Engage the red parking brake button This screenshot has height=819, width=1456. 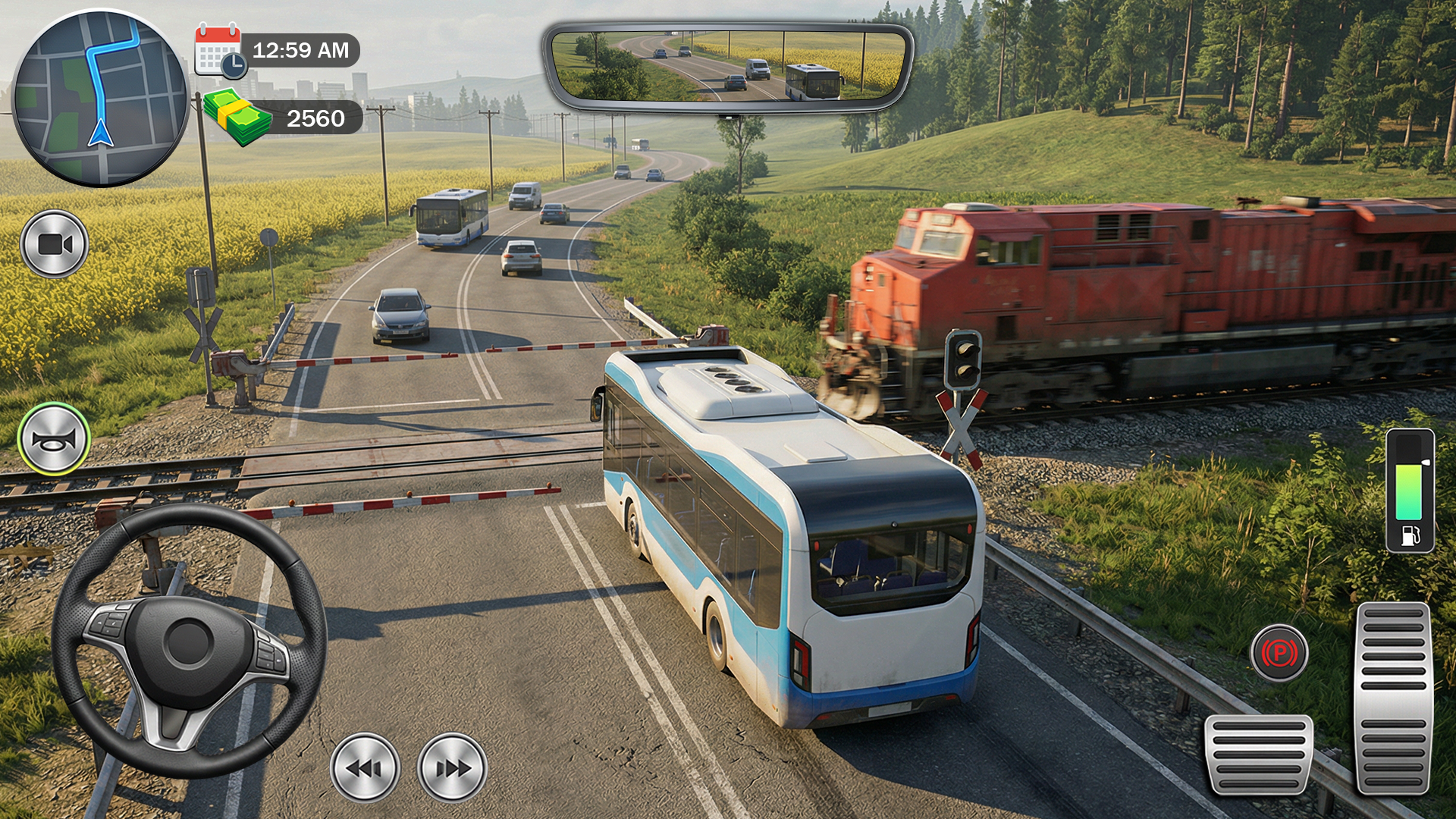pos(1279,652)
